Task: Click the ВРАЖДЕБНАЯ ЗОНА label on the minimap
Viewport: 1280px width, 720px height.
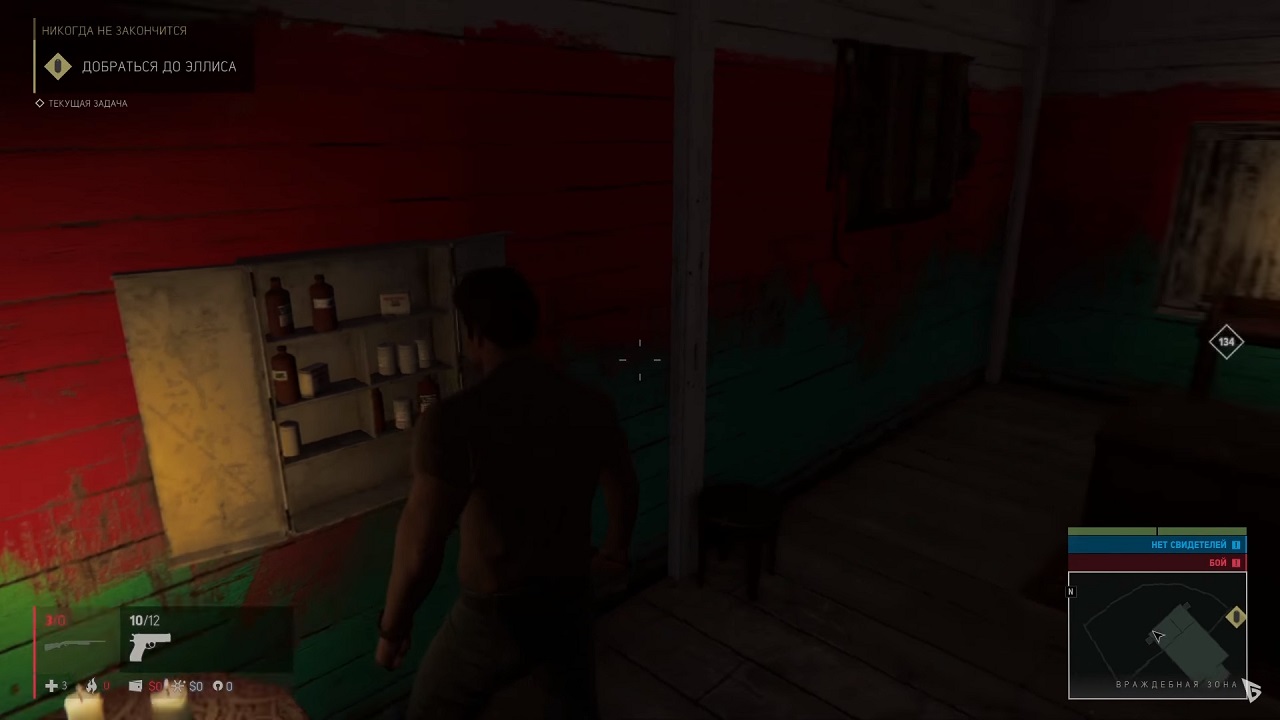Action: point(1177,684)
